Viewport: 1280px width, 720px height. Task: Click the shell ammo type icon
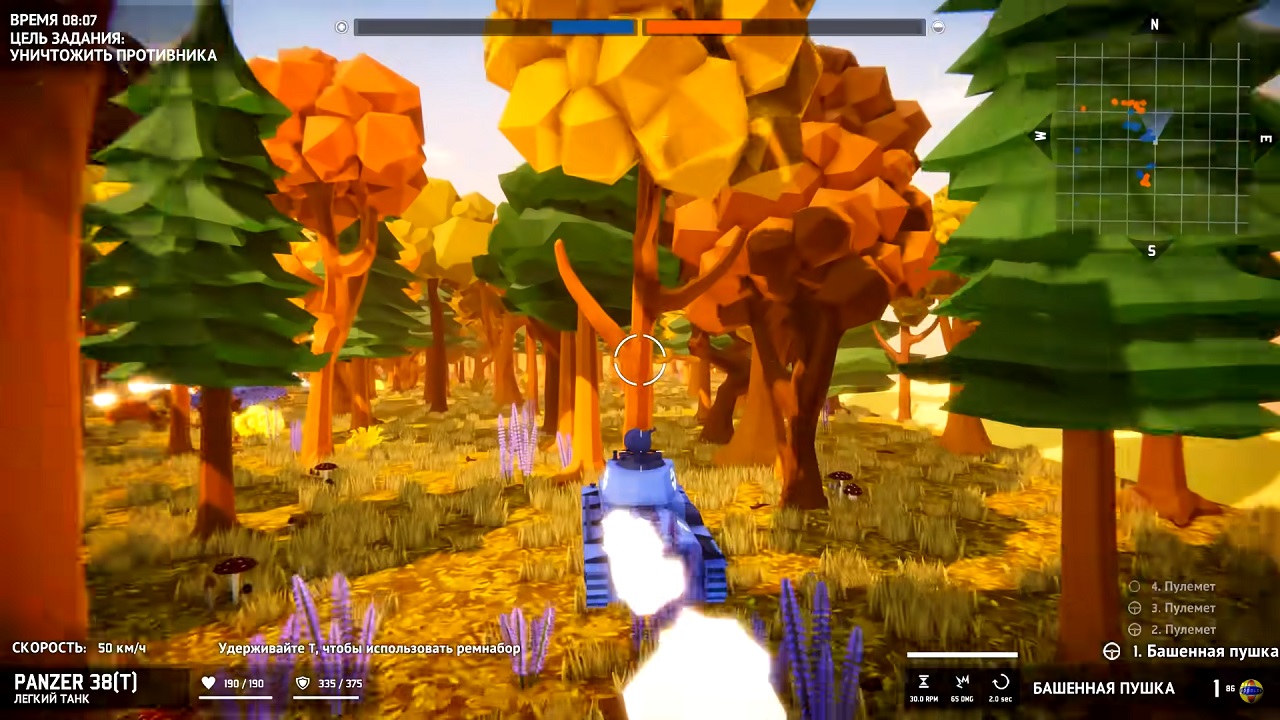coord(1250,690)
